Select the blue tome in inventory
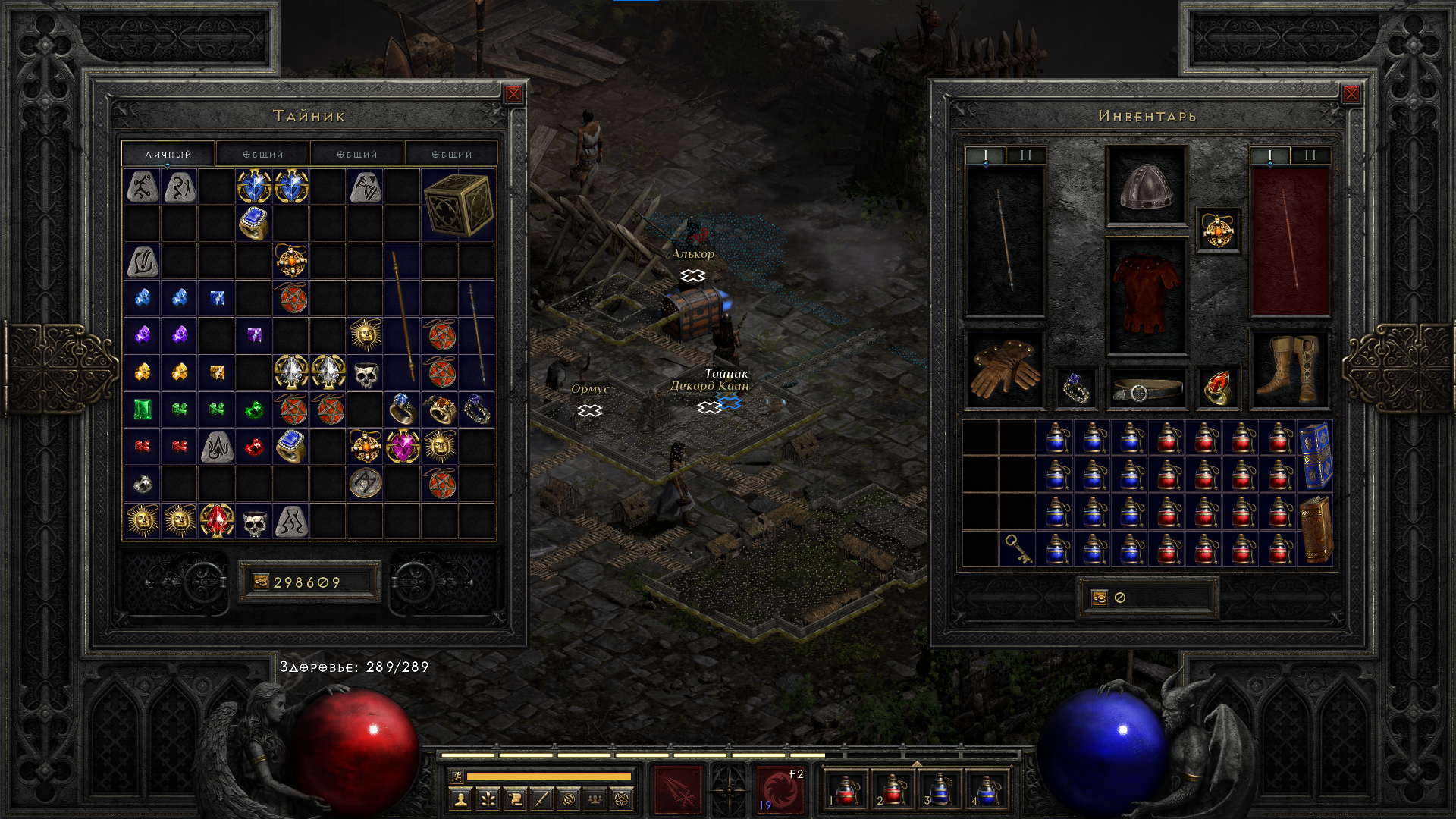The width and height of the screenshot is (1456, 819). click(1316, 456)
